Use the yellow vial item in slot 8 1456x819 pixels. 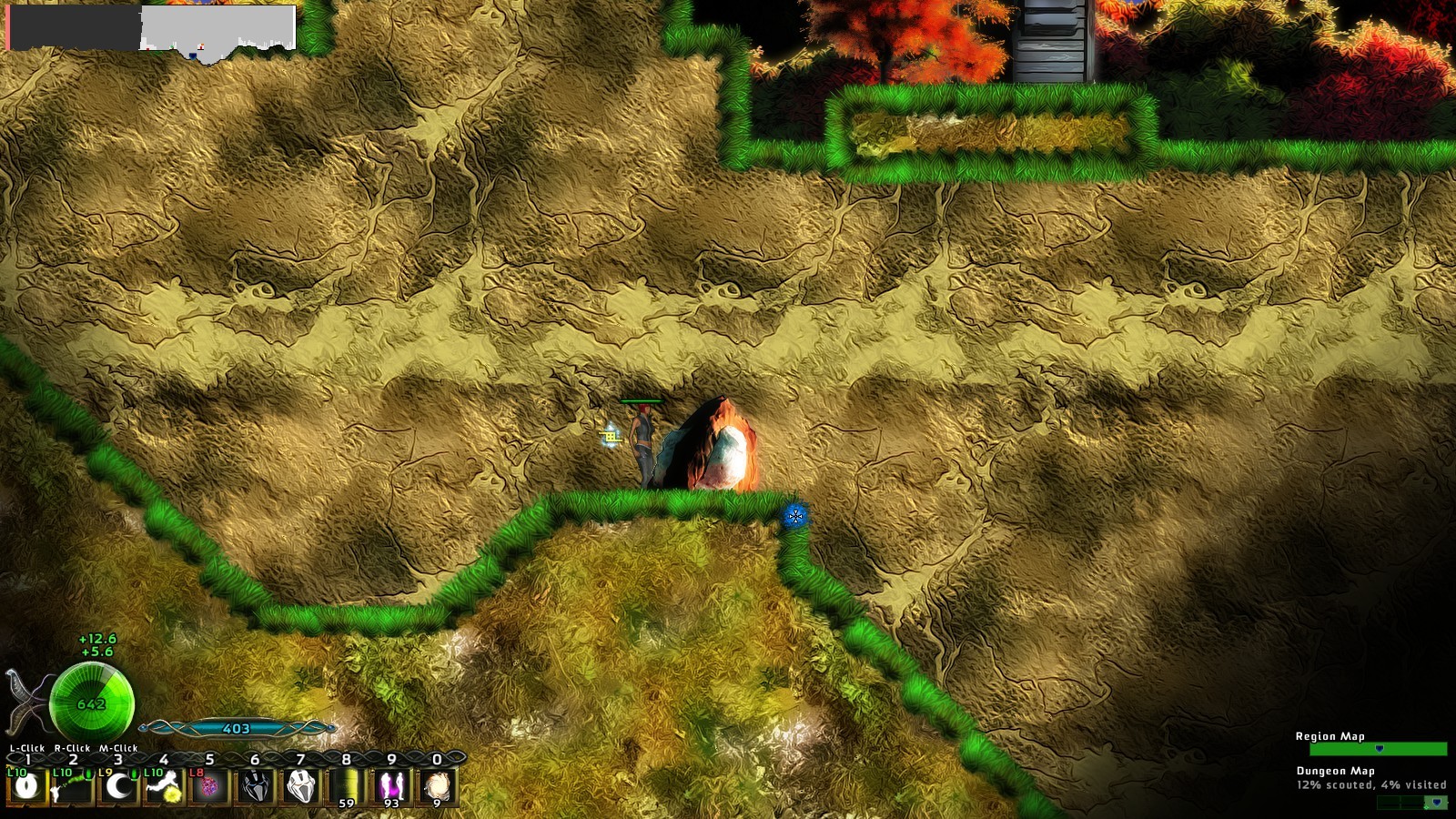click(x=346, y=784)
